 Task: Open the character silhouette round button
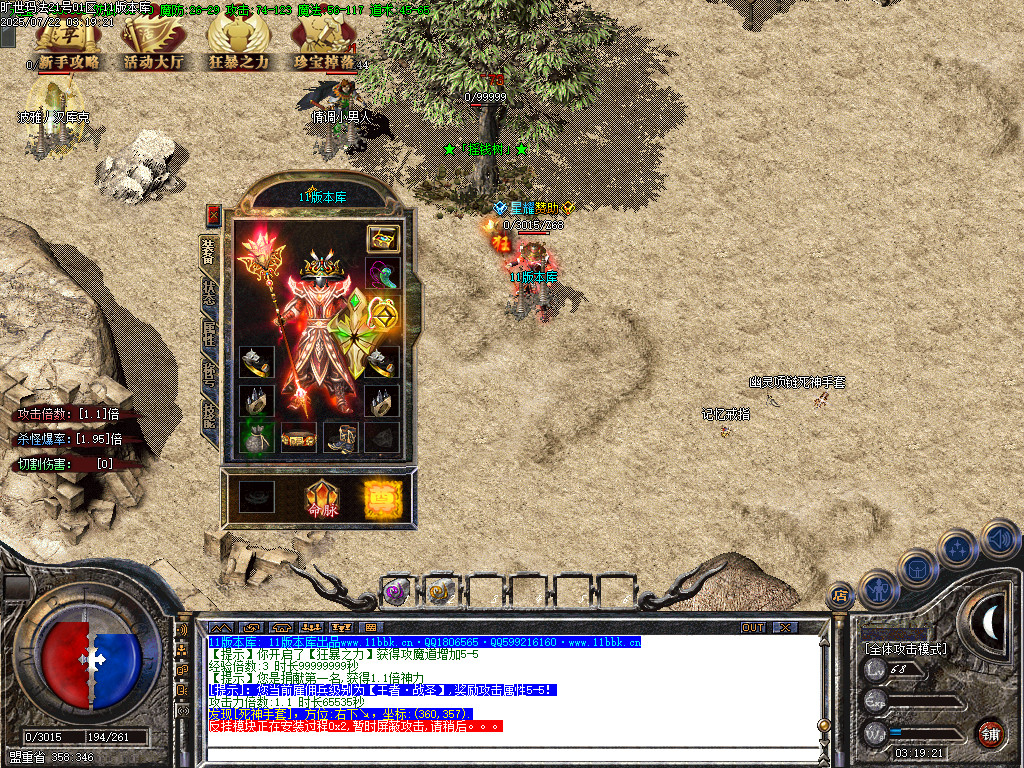(877, 588)
